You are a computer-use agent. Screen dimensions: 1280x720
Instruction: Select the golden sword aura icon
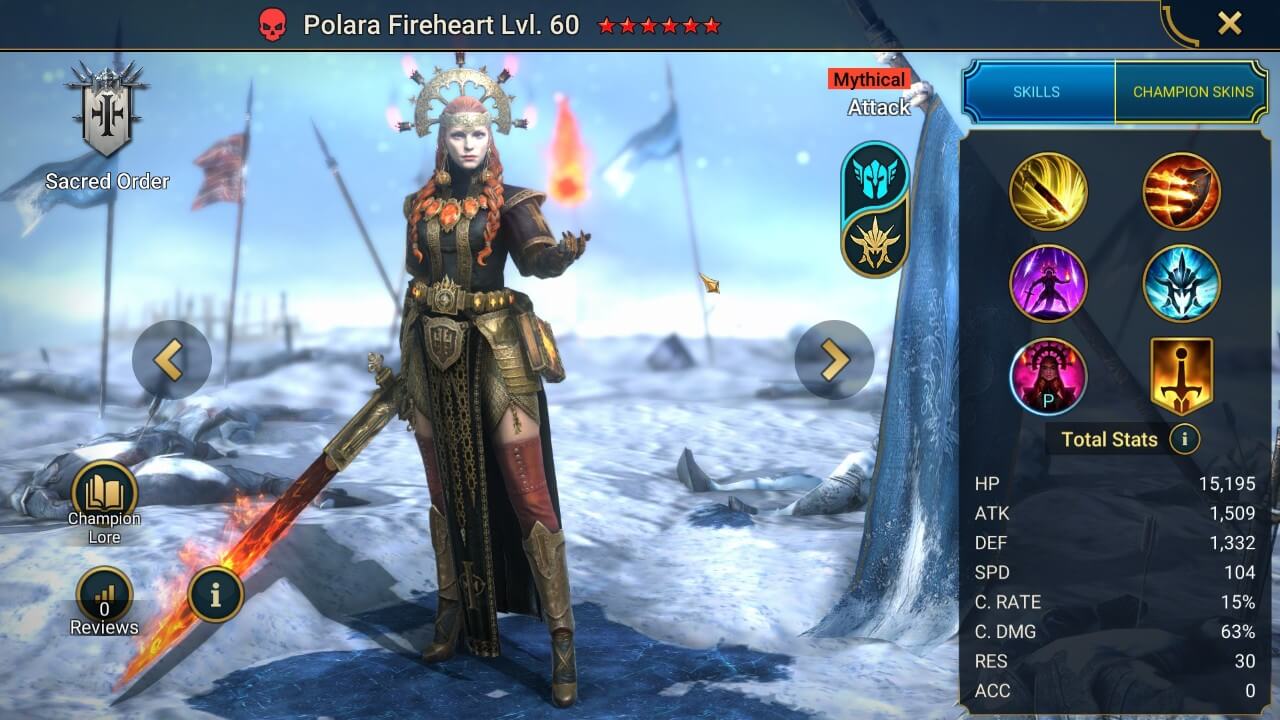1181,376
